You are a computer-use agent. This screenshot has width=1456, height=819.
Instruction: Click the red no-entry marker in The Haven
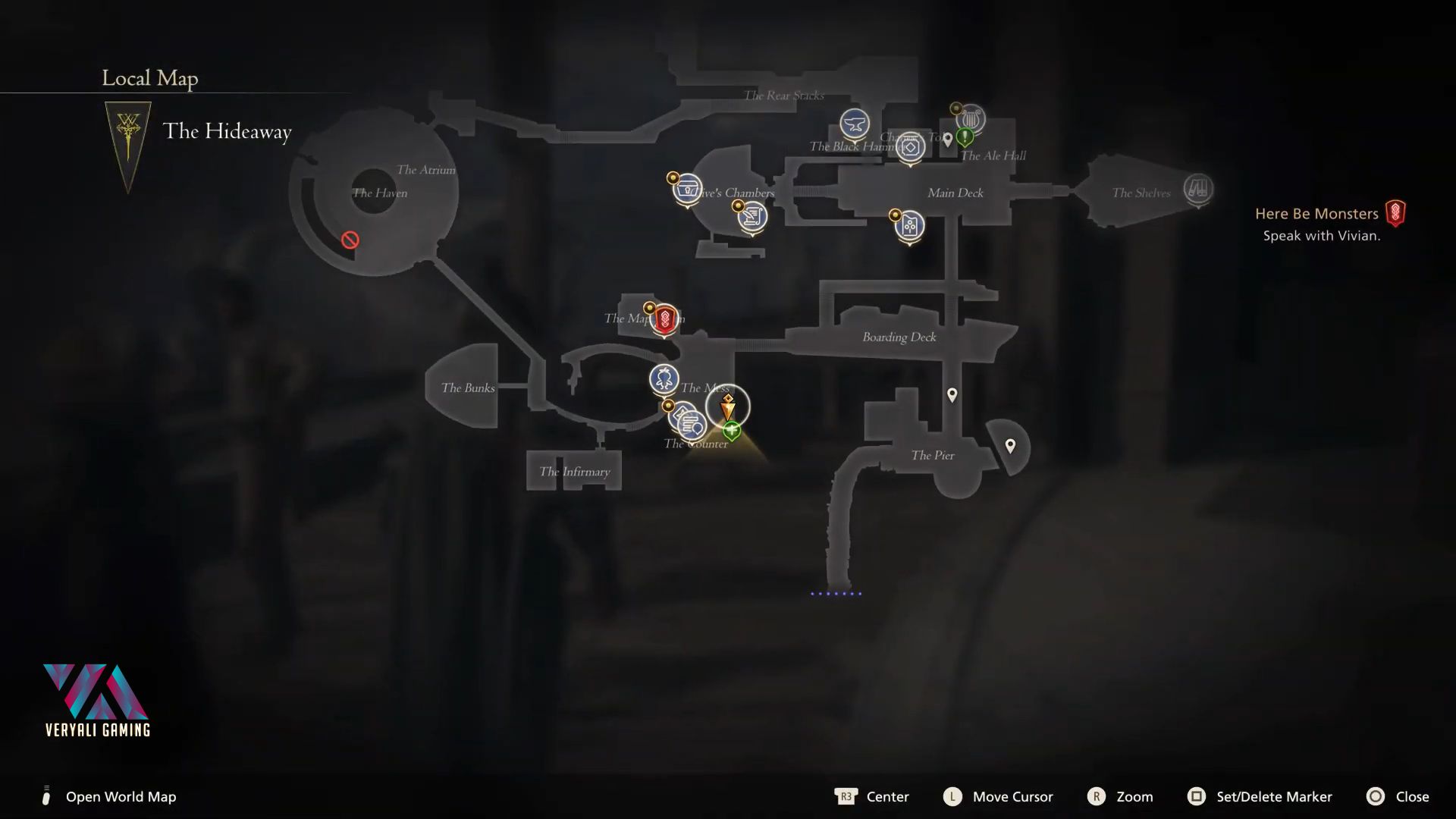click(350, 240)
